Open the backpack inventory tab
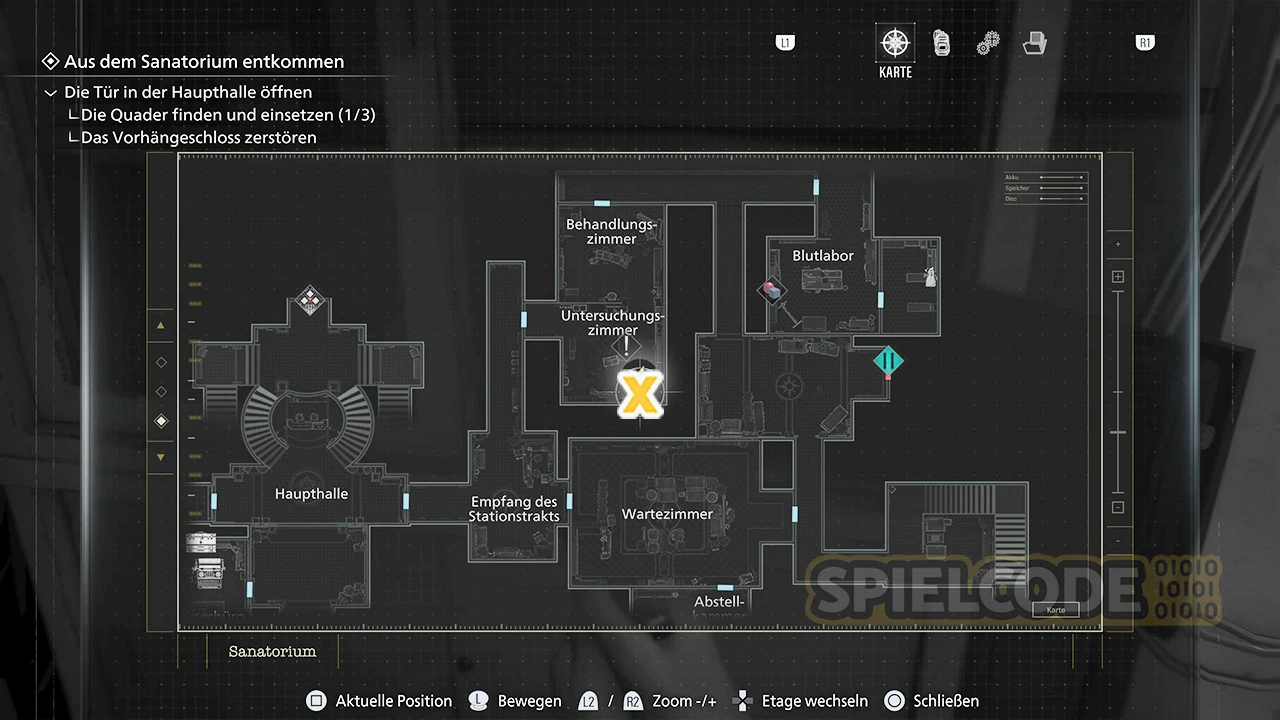This screenshot has width=1280, height=720. (x=941, y=43)
